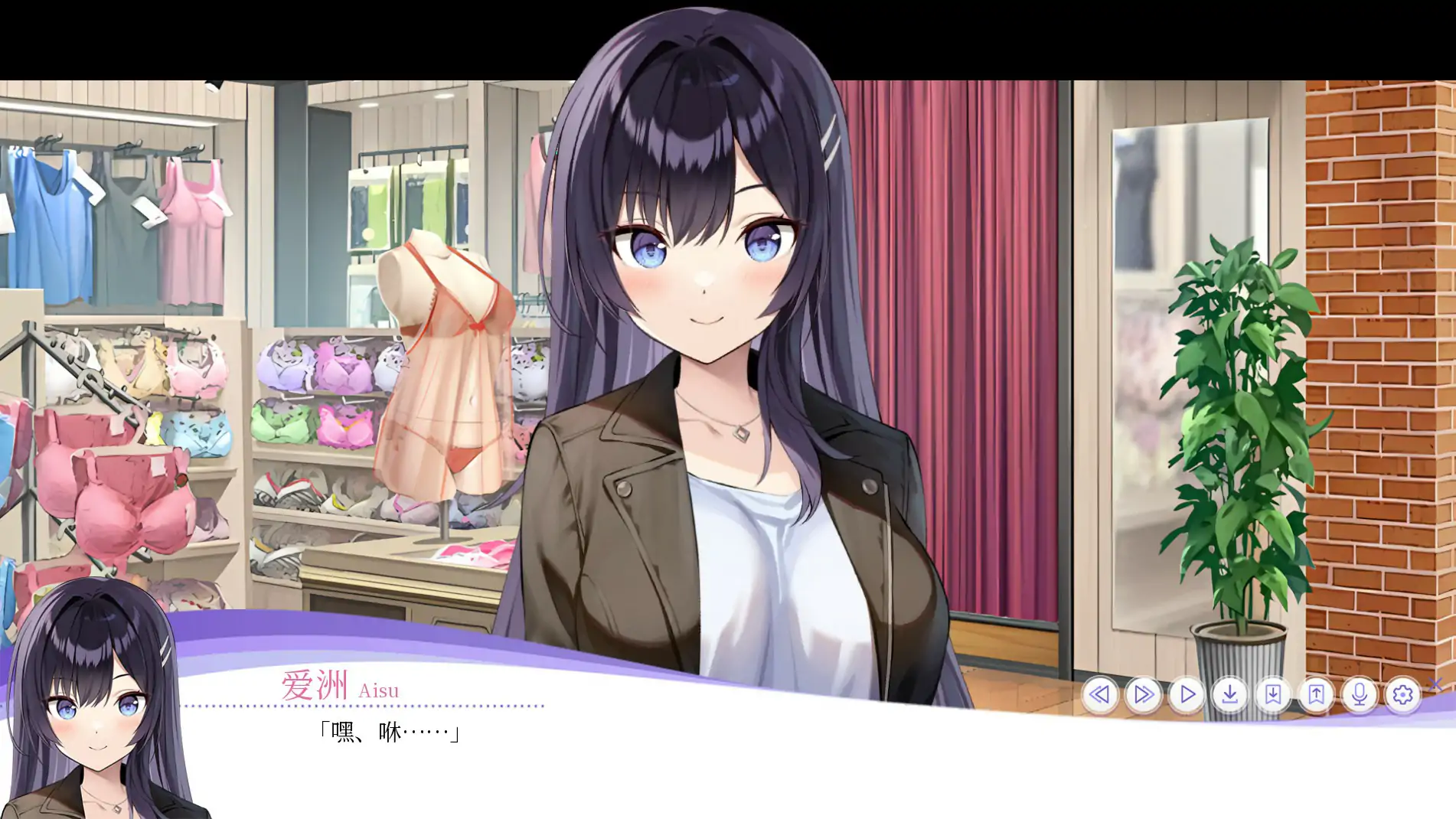Quick save using the bookmark-down icon
The width and height of the screenshot is (1456, 819).
pos(1274,697)
